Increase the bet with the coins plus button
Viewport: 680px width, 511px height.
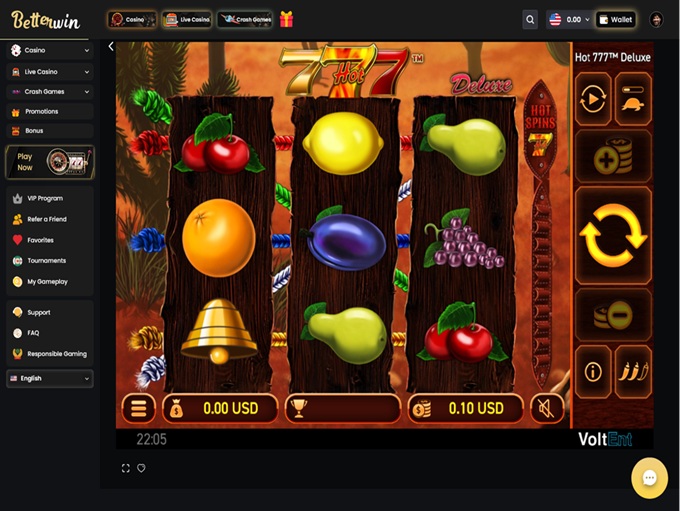[612, 158]
